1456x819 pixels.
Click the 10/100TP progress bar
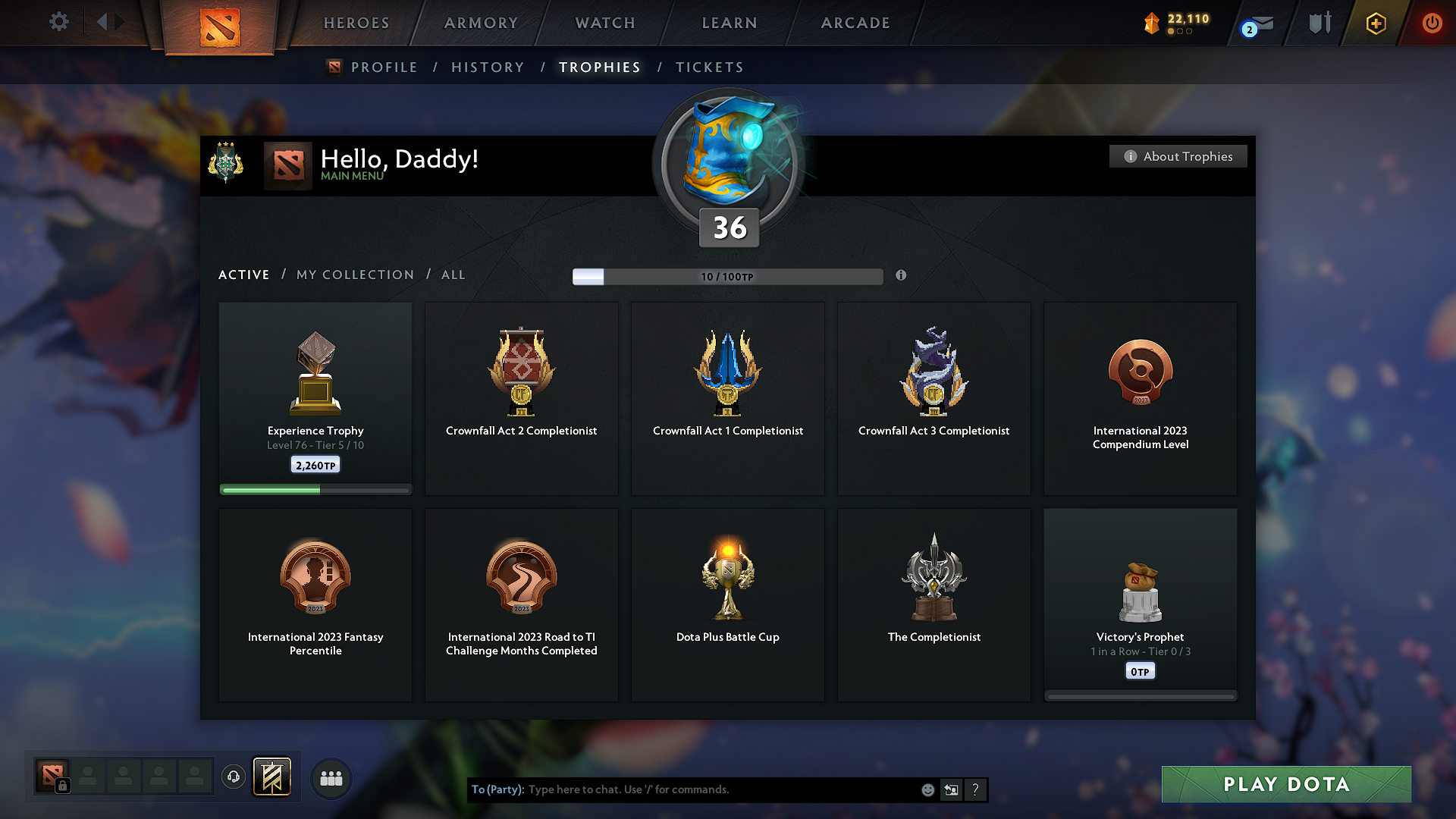tap(728, 277)
